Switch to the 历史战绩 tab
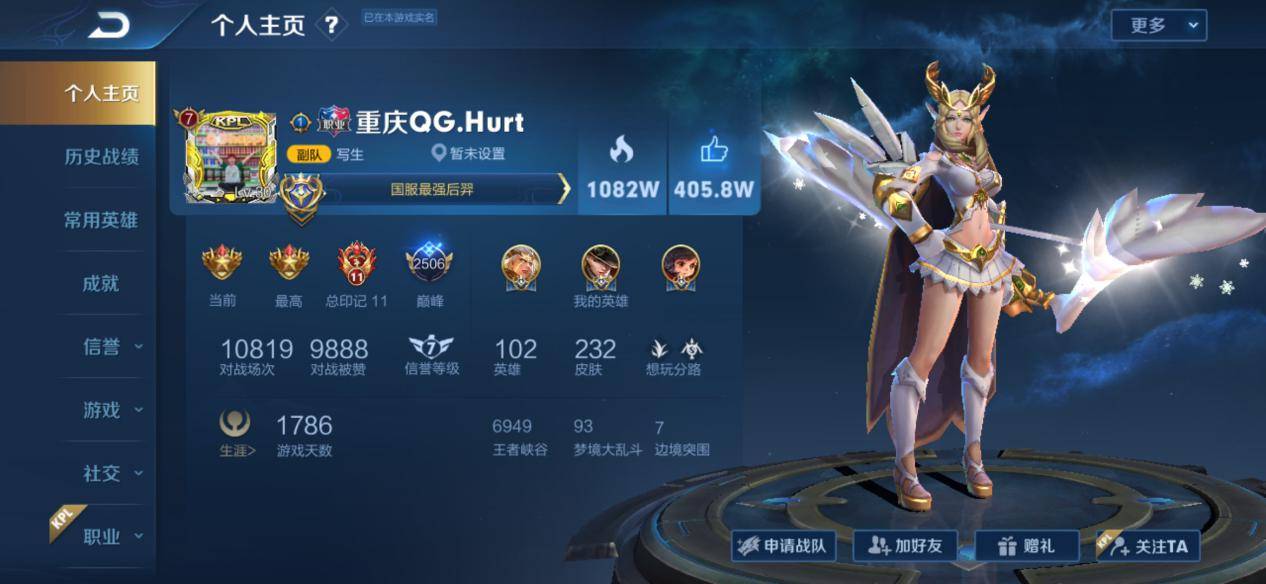The width and height of the screenshot is (1266, 584). coord(100,156)
